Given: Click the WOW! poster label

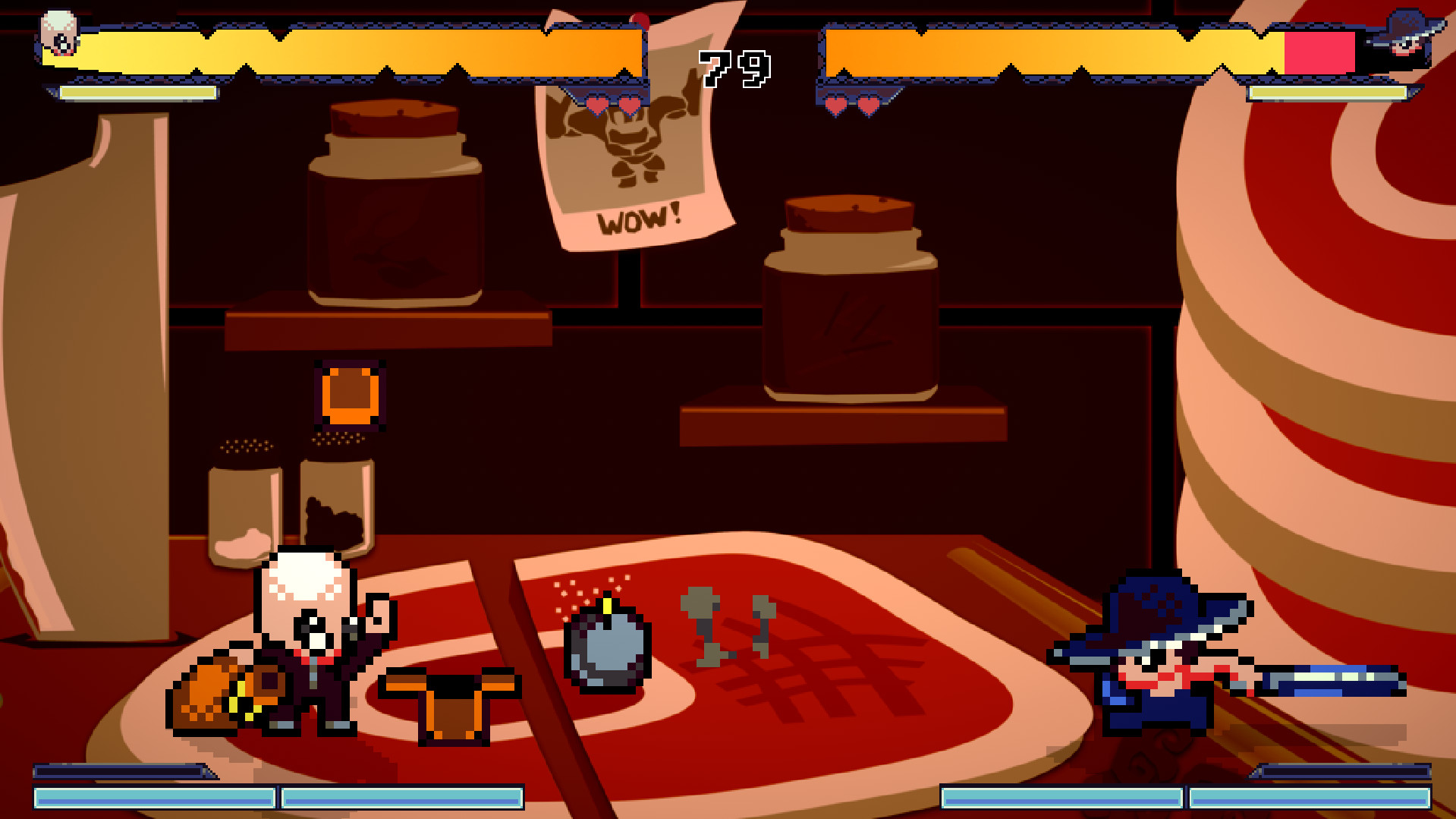Looking at the screenshot, I should pos(637,220).
